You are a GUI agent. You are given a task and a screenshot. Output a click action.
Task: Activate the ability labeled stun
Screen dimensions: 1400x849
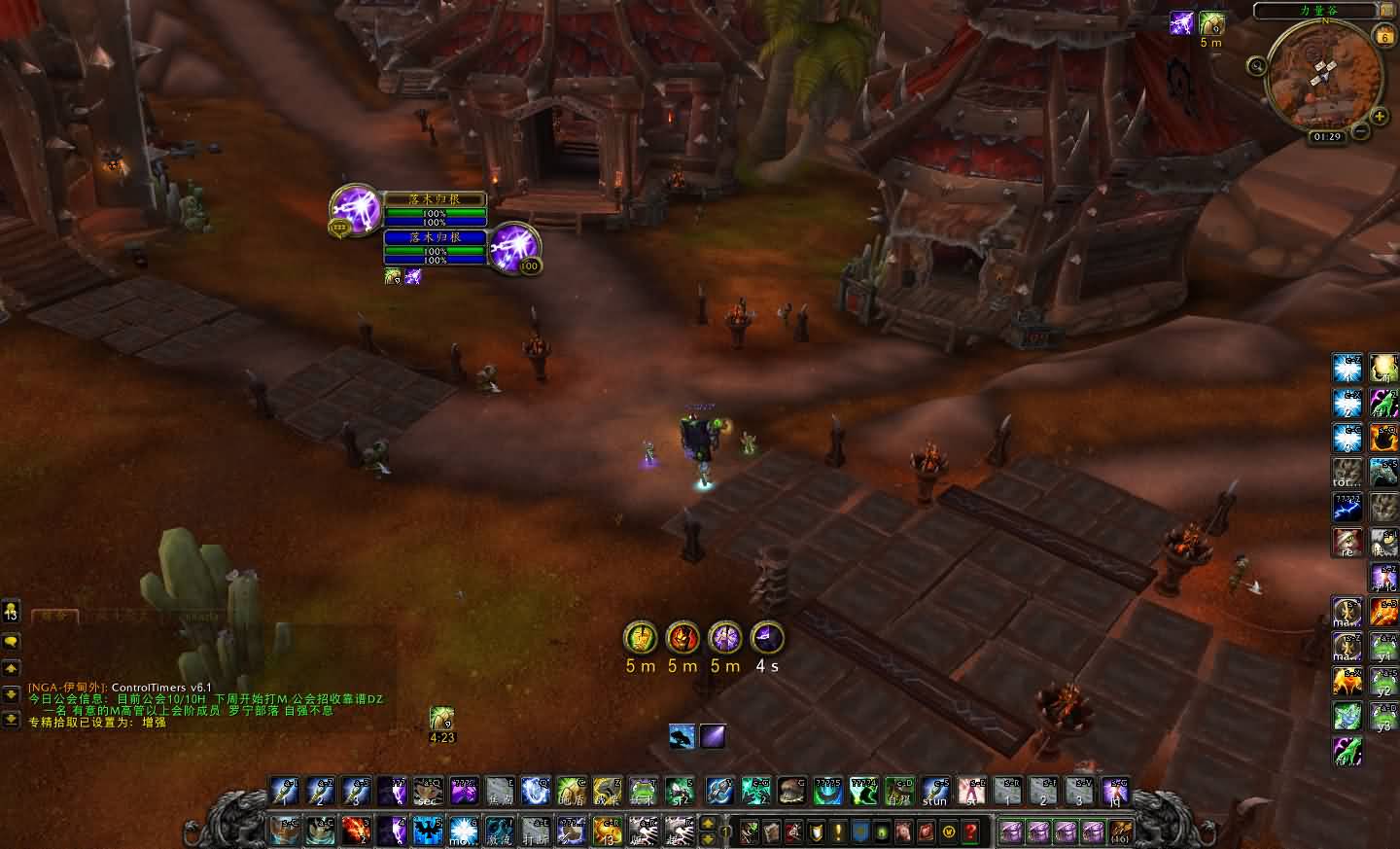[x=935, y=792]
